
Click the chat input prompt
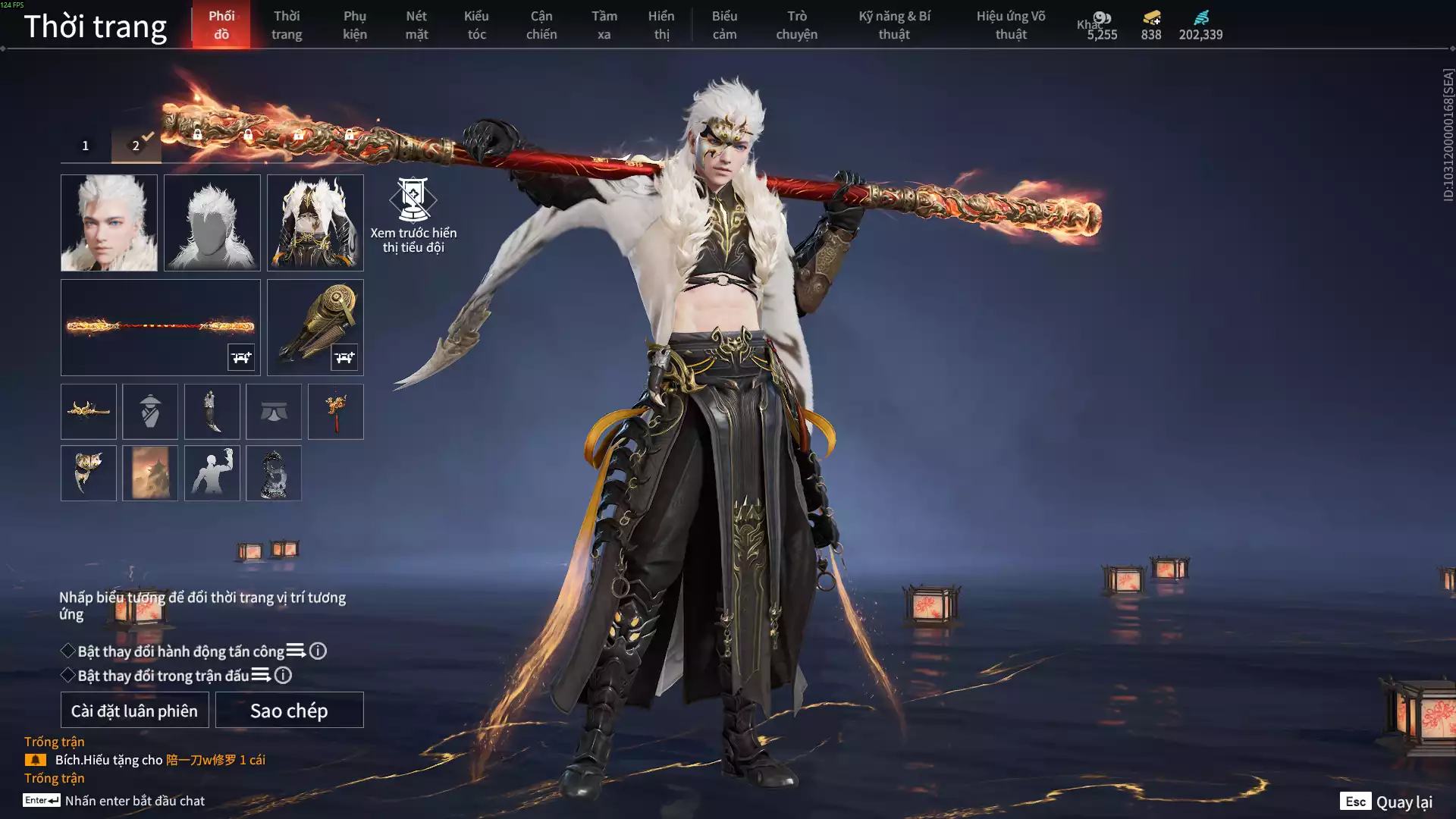click(134, 801)
